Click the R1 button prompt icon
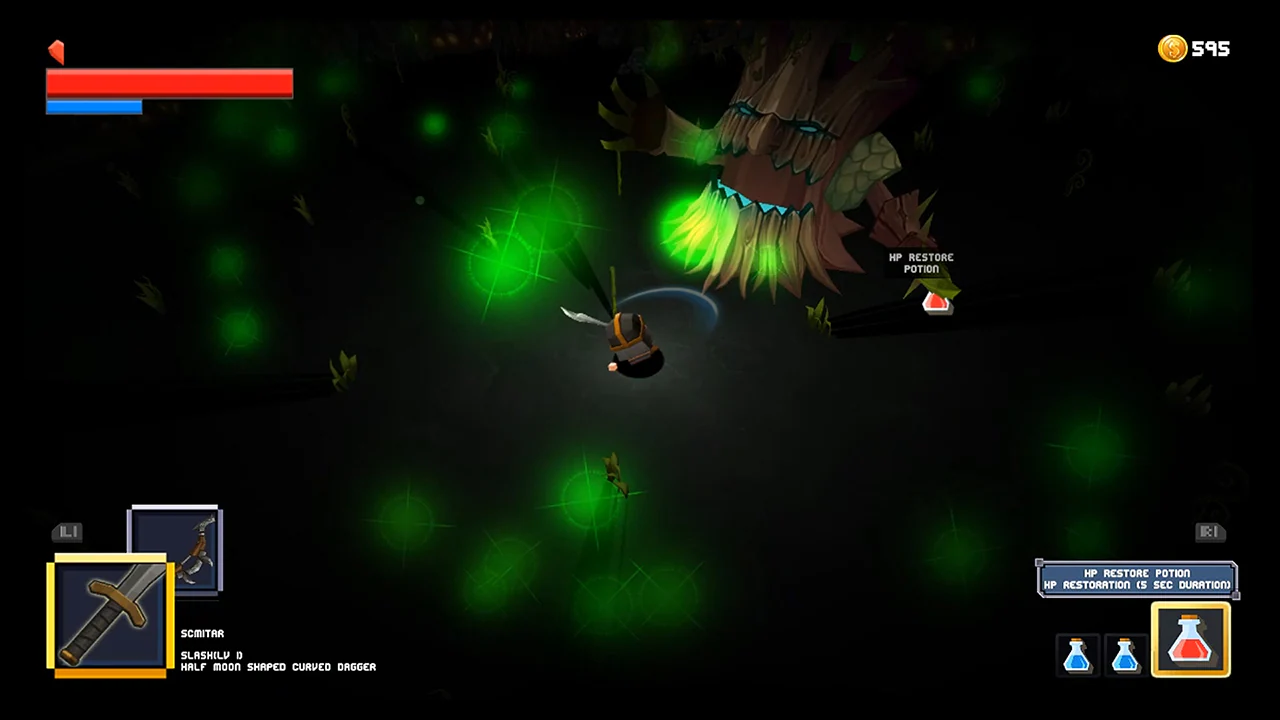This screenshot has height=720, width=1280. tap(1210, 532)
